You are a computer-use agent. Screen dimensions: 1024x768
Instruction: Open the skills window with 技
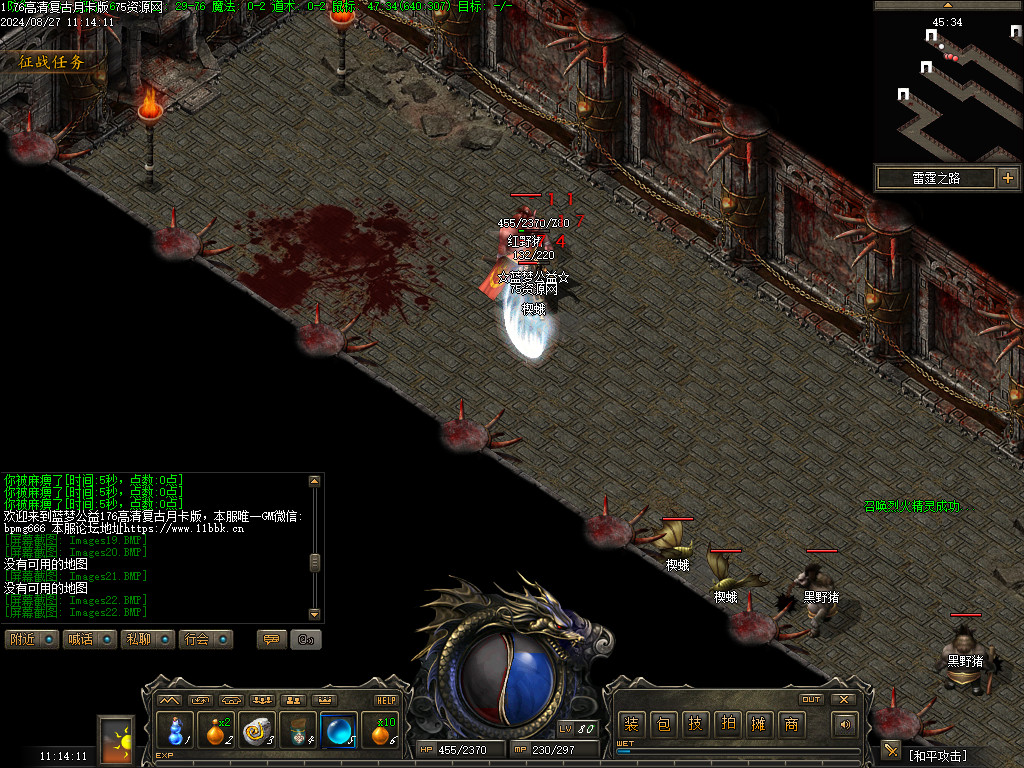click(x=695, y=724)
